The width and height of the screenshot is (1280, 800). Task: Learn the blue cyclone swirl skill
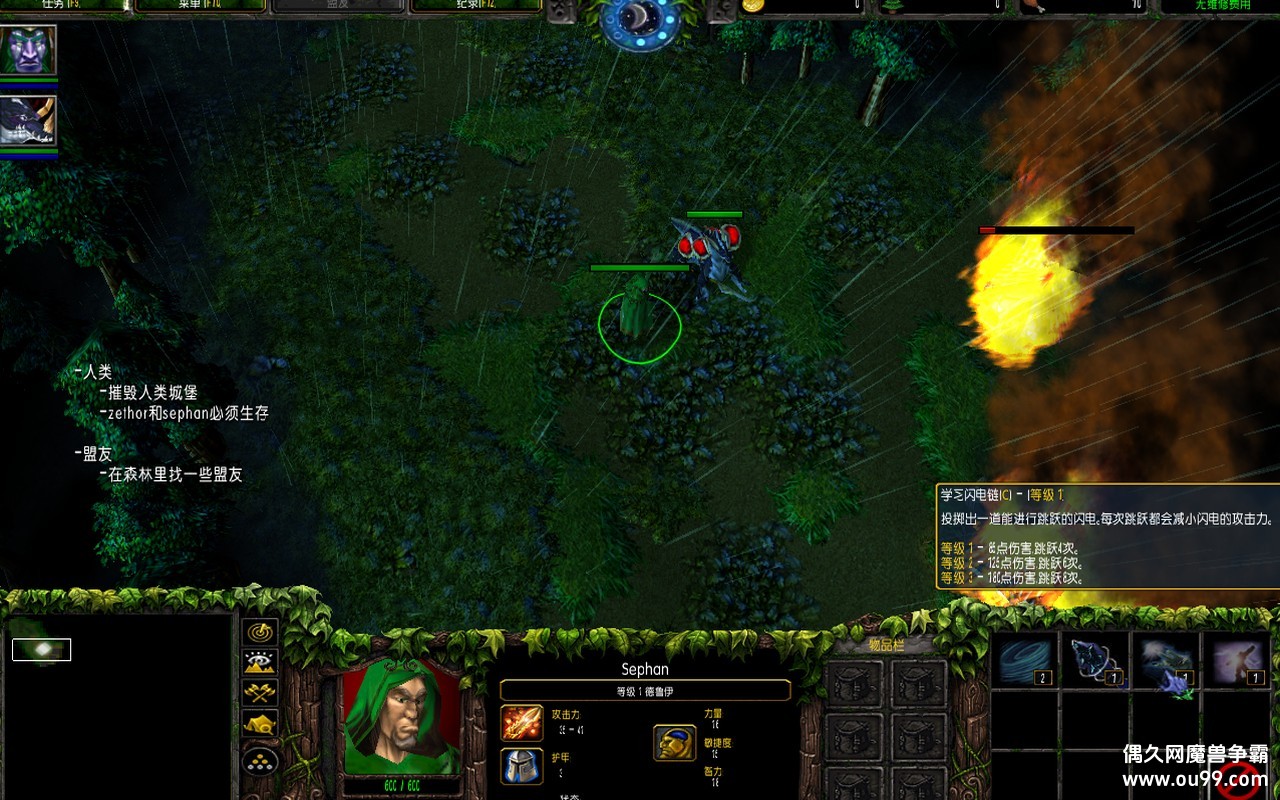(x=1025, y=661)
